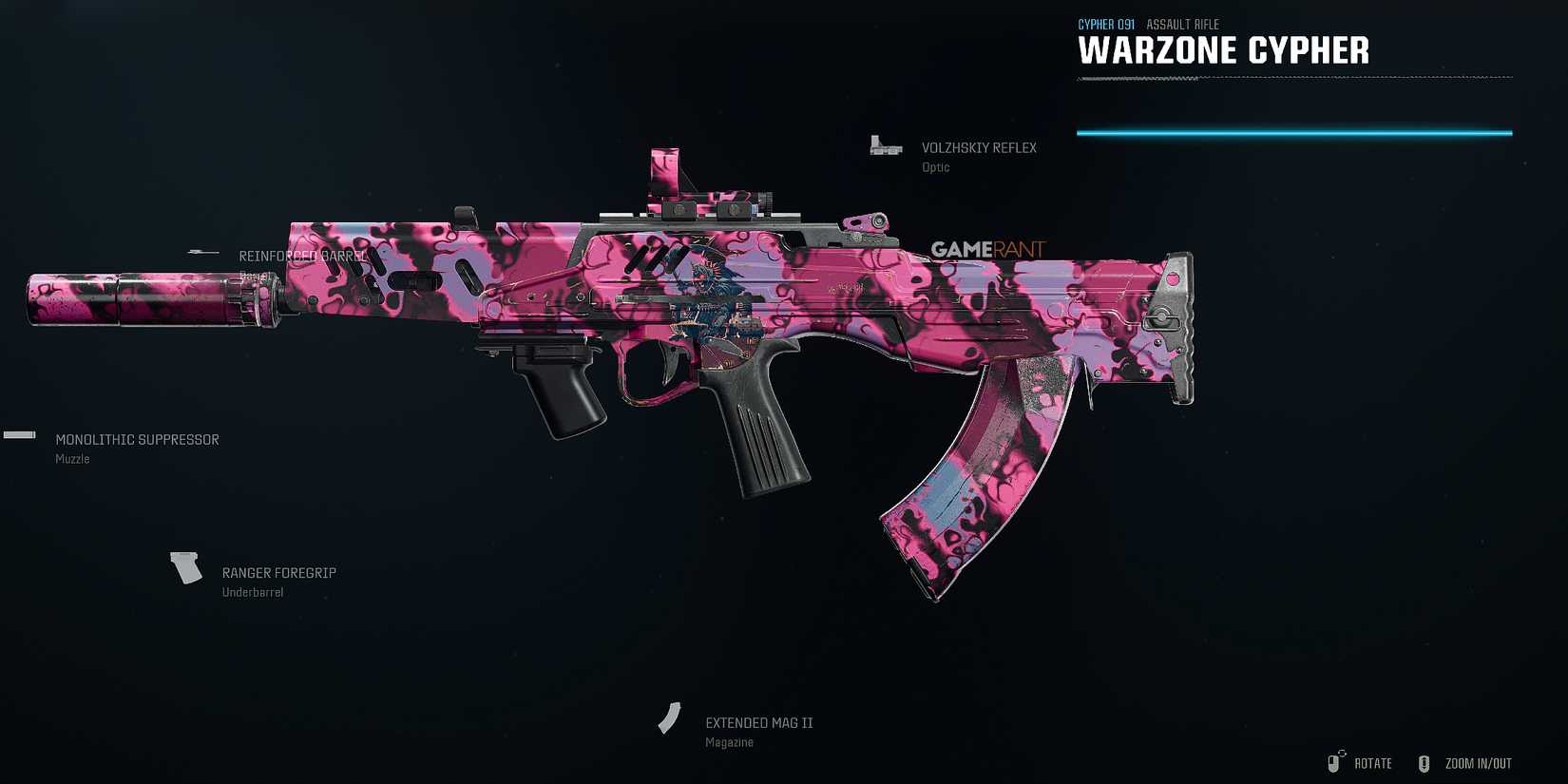Select the Volzhskiy Reflex optic icon
Viewport: 1568px width, 784px height.
pyautogui.click(x=886, y=144)
